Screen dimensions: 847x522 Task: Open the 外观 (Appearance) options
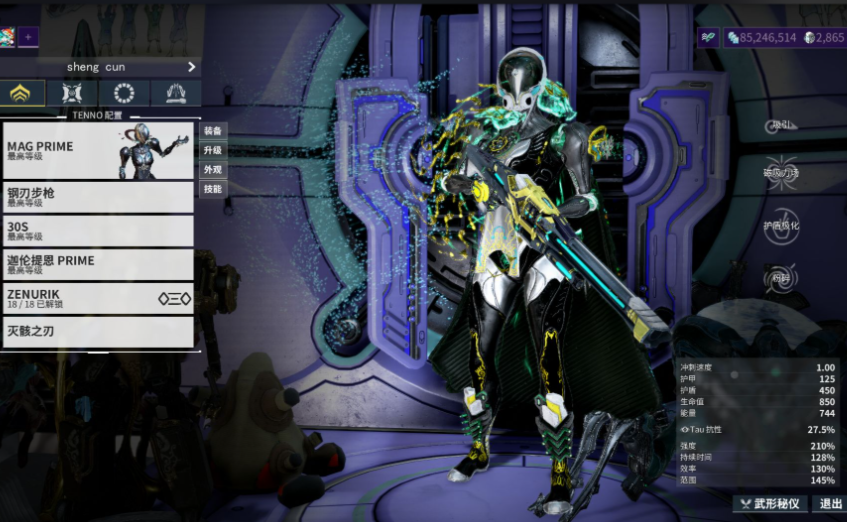click(x=213, y=169)
